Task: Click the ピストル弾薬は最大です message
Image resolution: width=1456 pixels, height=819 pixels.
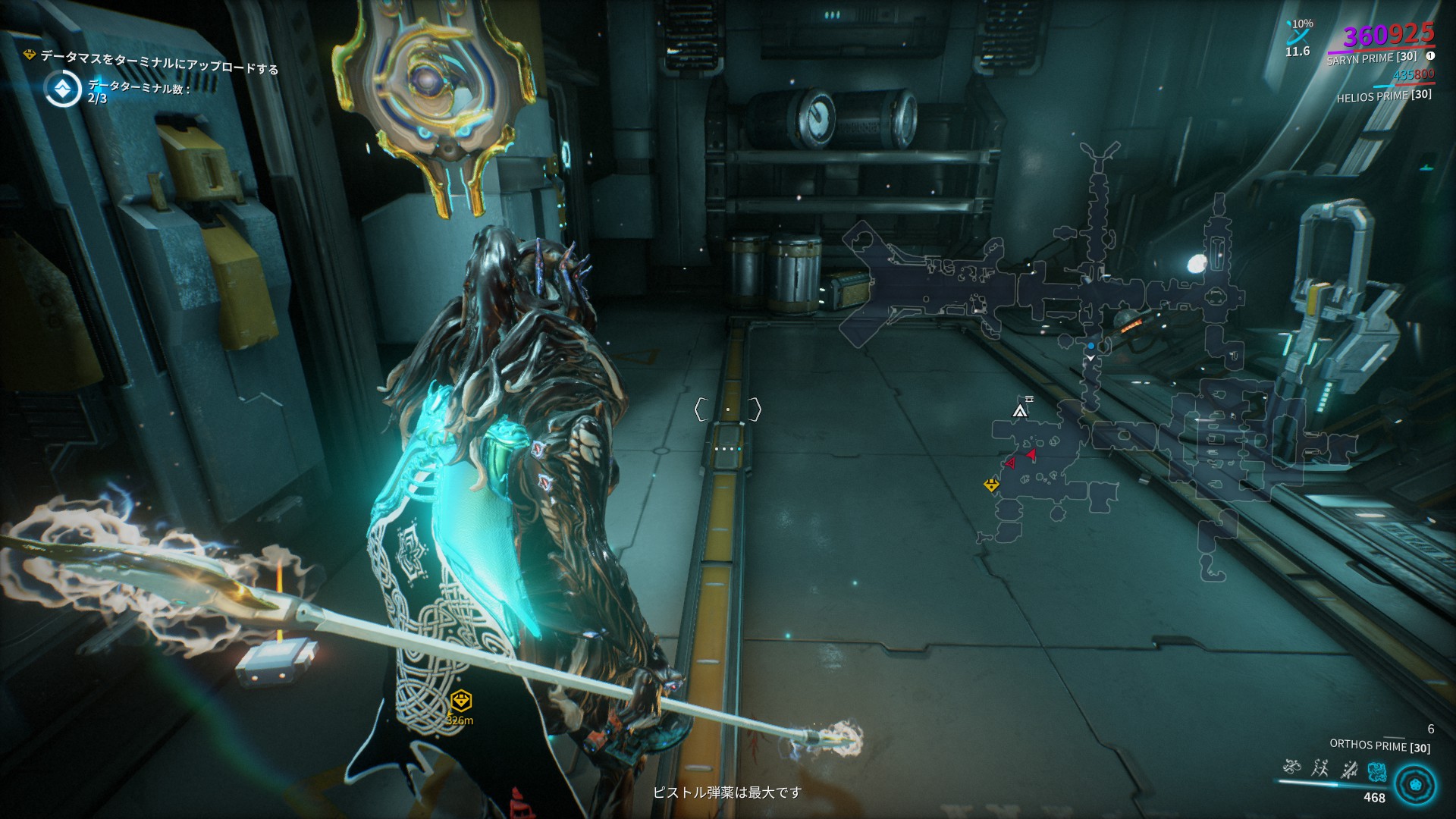Action: [728, 792]
